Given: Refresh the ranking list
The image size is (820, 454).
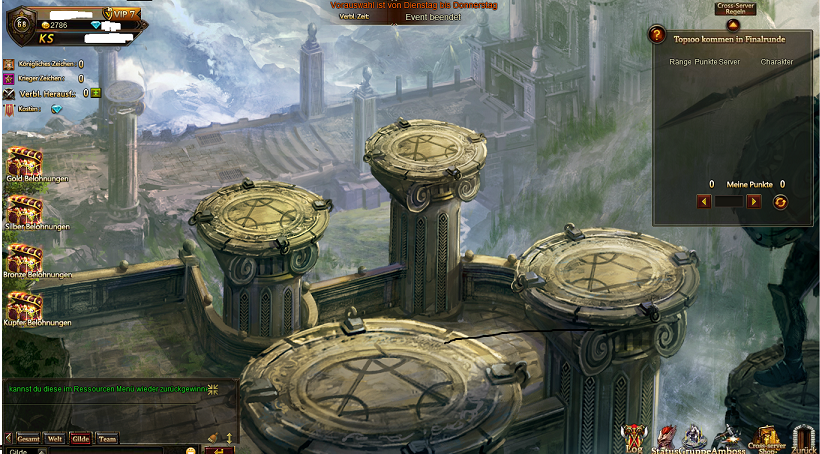Looking at the screenshot, I should [x=781, y=202].
